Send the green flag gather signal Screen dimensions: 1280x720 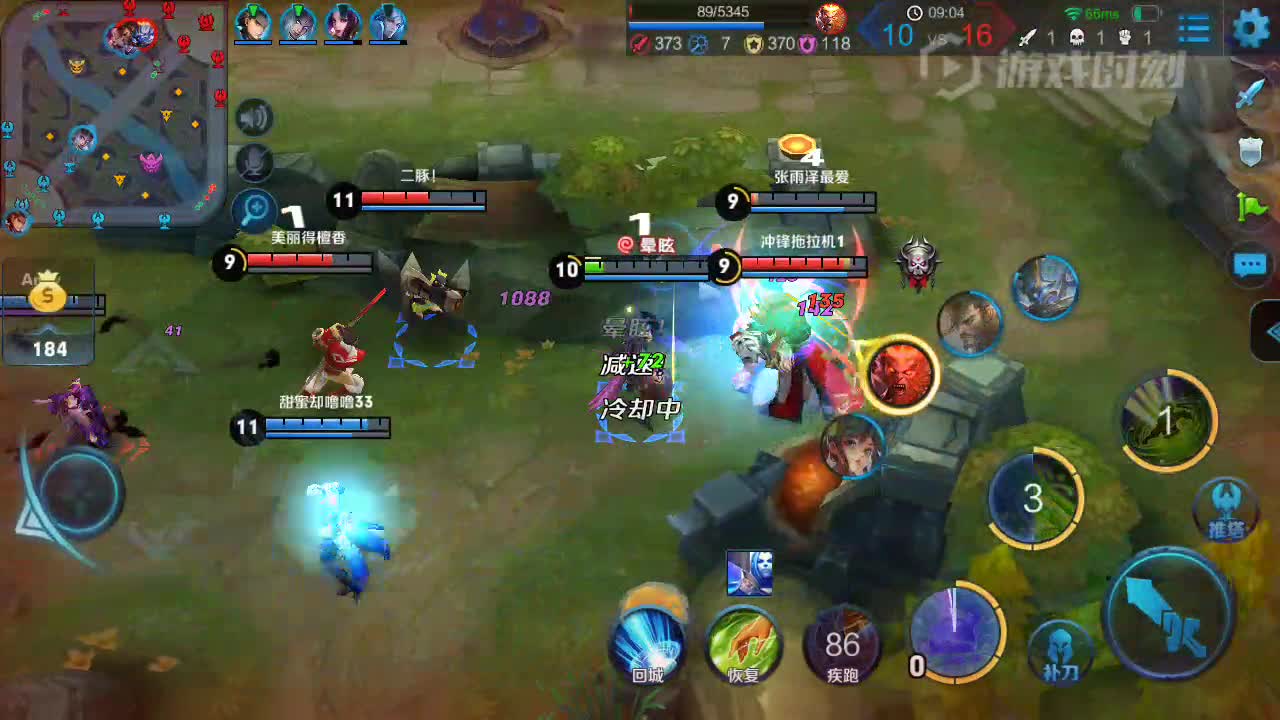1251,207
